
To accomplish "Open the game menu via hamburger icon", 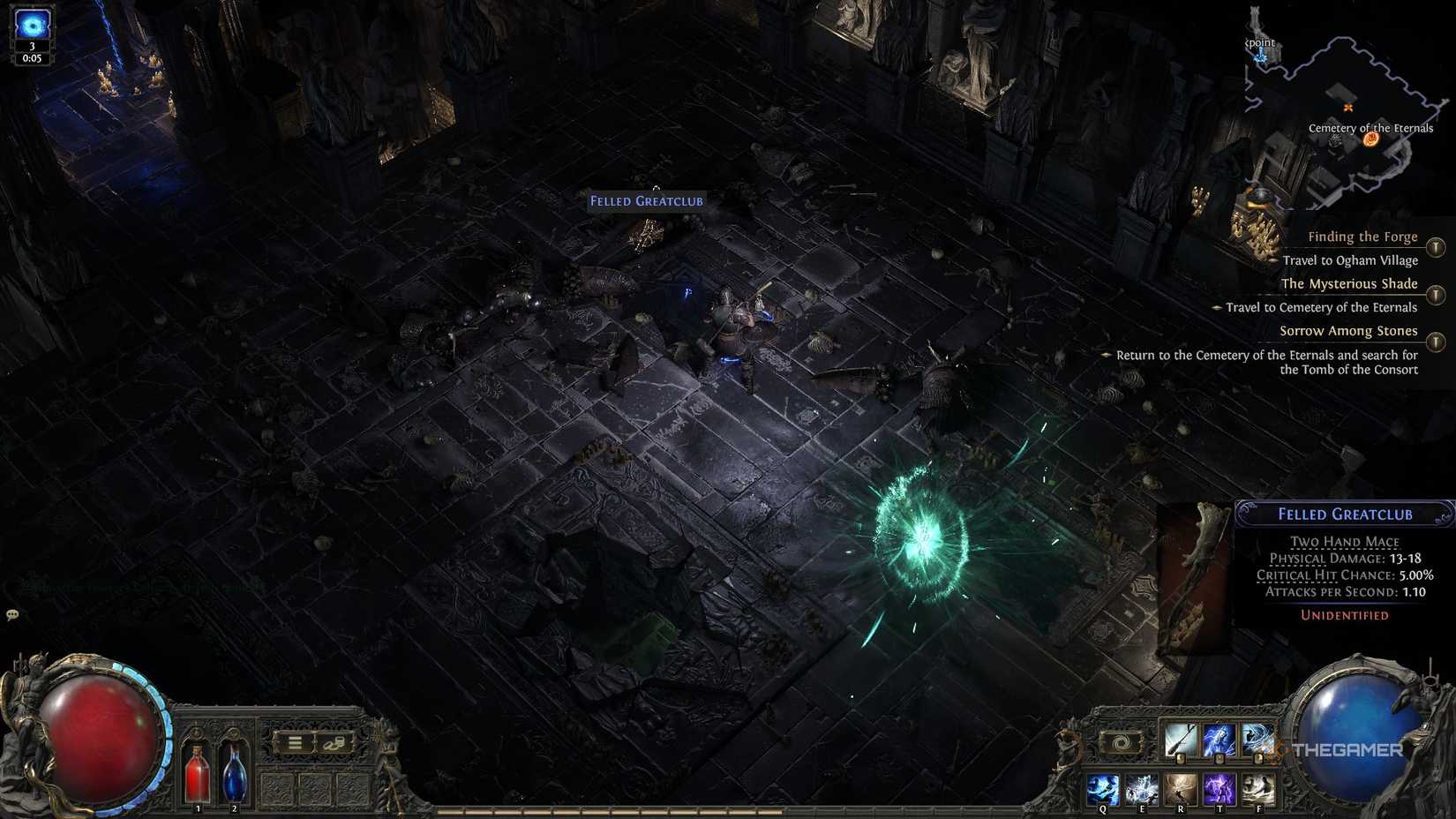I will 295,741.
